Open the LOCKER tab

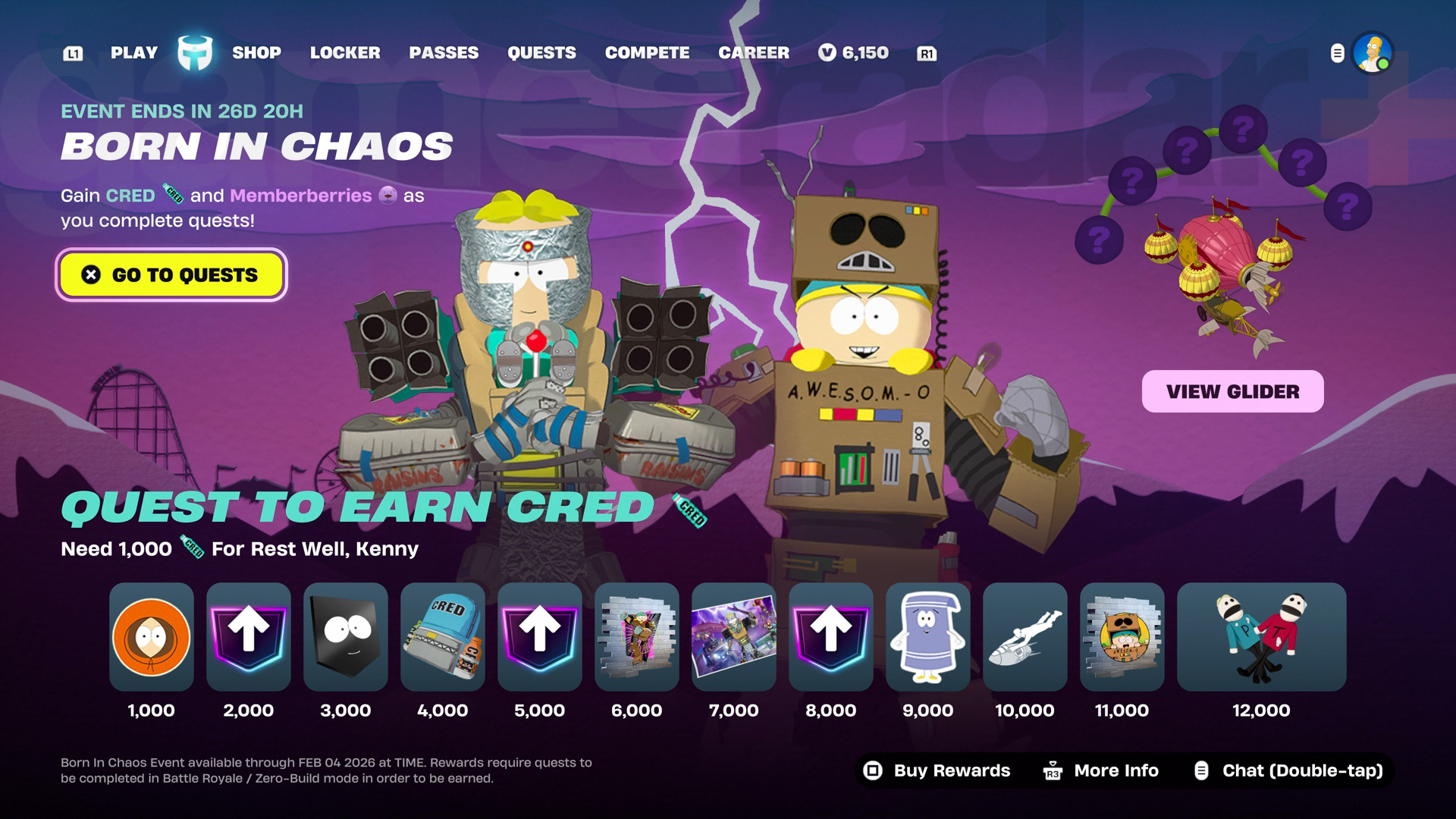(x=345, y=53)
